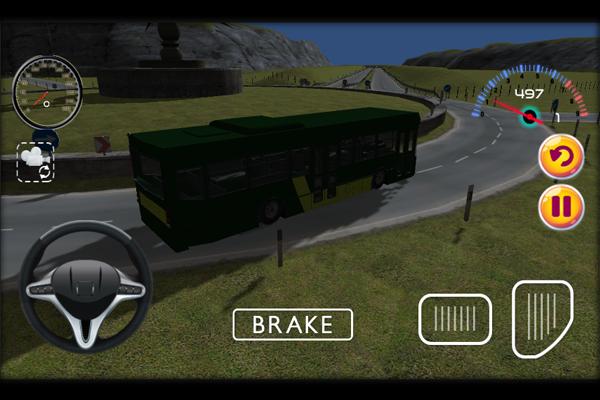The image size is (600, 400).
Task: Pause the game with the orange pause button
Action: click(x=561, y=207)
